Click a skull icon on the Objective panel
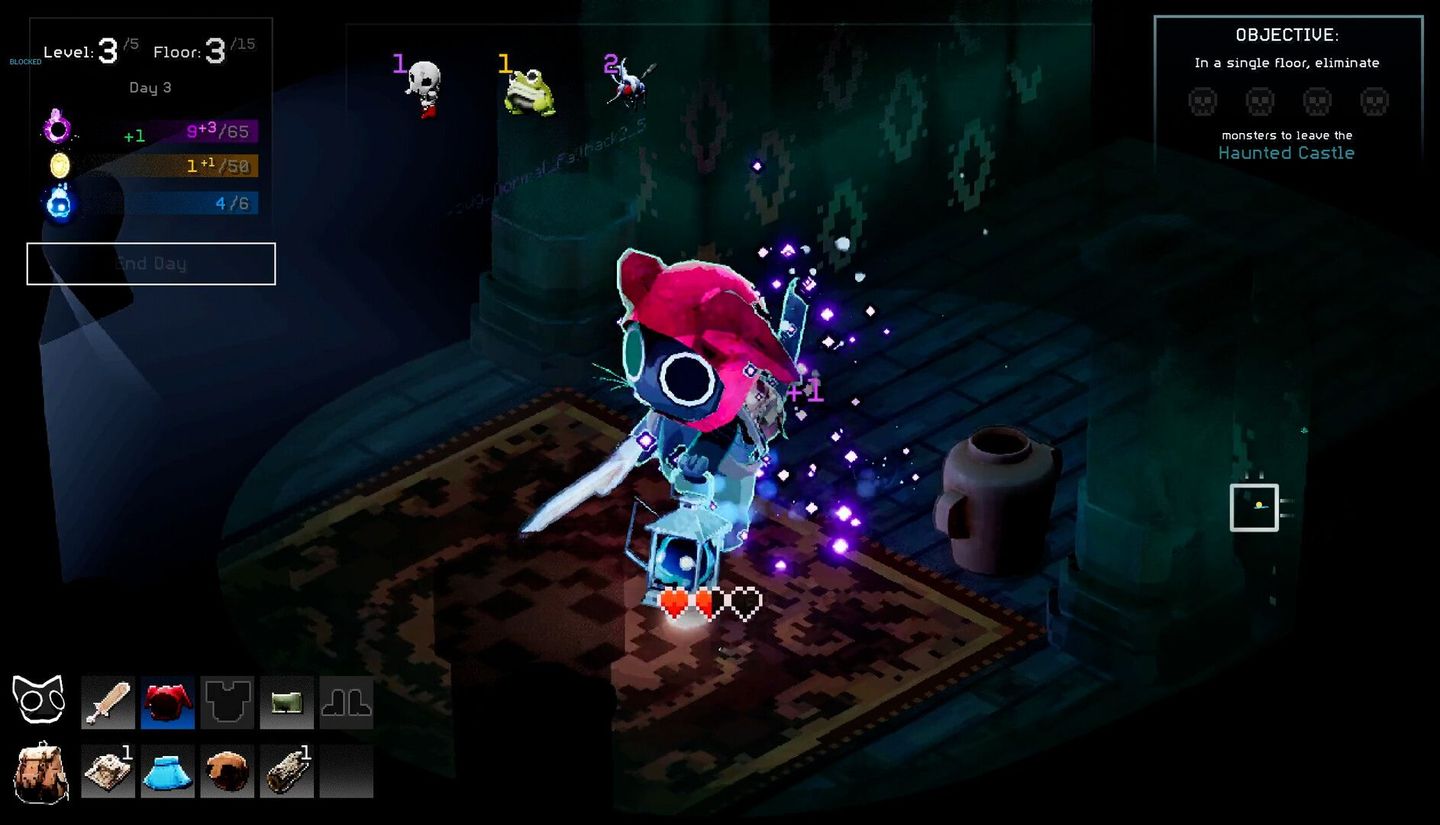This screenshot has height=825, width=1440. point(1202,101)
